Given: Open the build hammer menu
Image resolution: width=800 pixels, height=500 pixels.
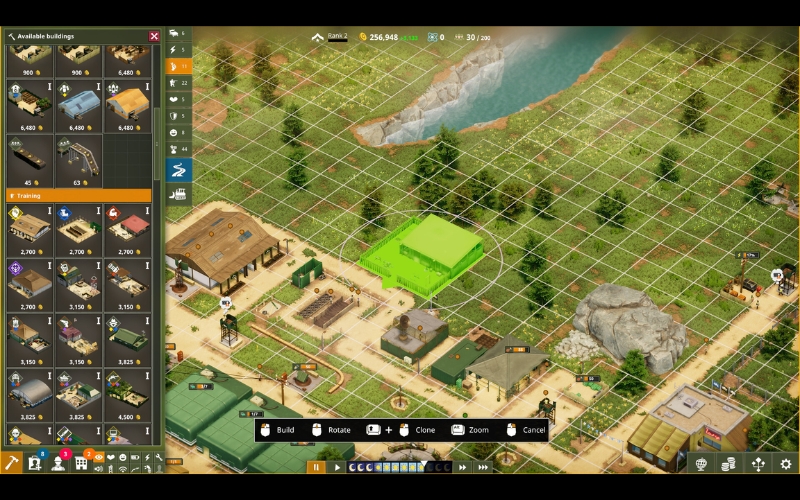Looking at the screenshot, I should tap(12, 463).
